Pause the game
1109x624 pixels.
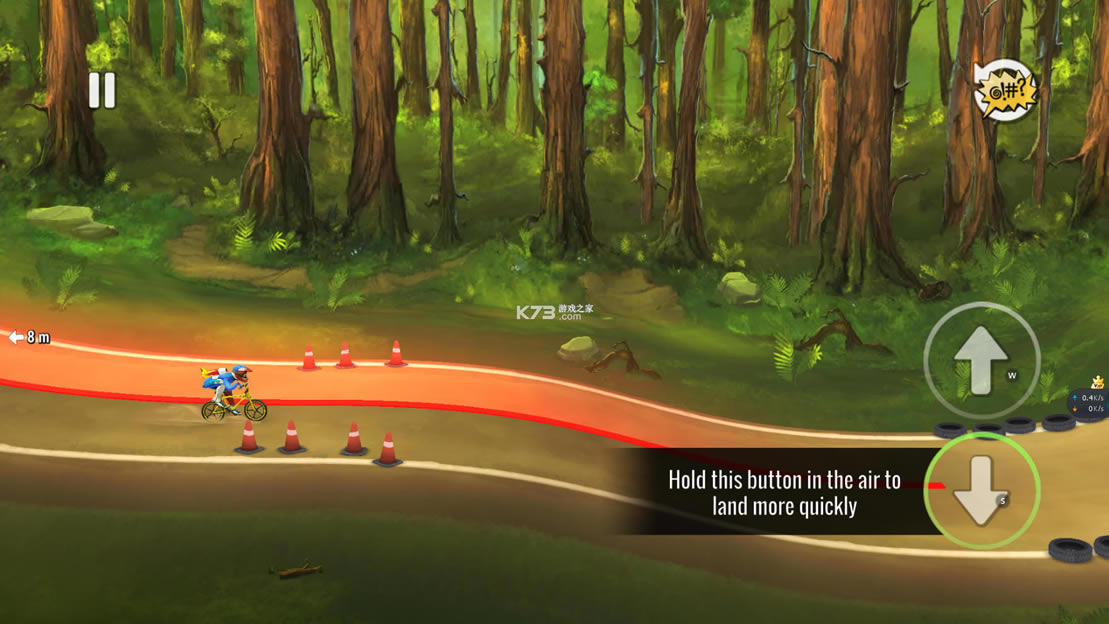coord(102,91)
